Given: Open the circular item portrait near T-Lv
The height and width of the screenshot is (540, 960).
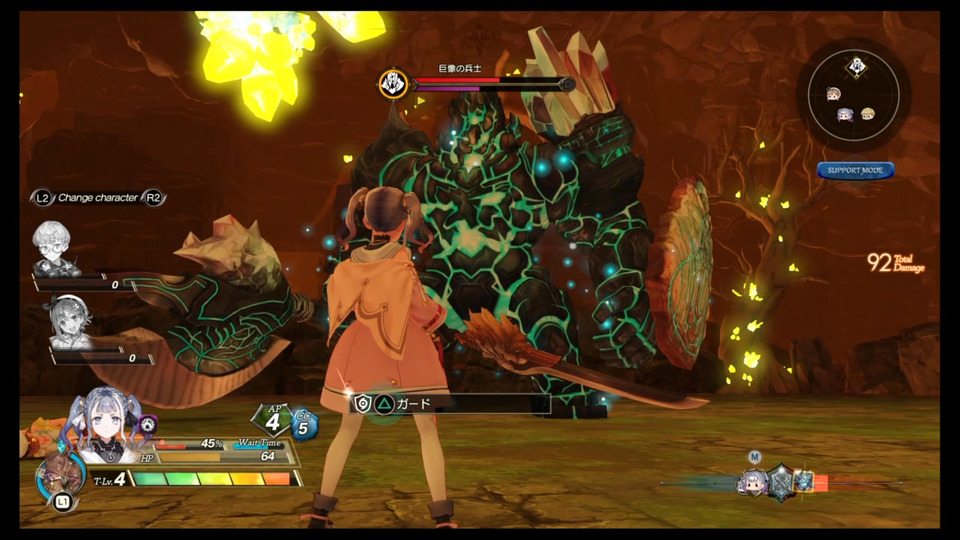Looking at the screenshot, I should pos(58,477).
